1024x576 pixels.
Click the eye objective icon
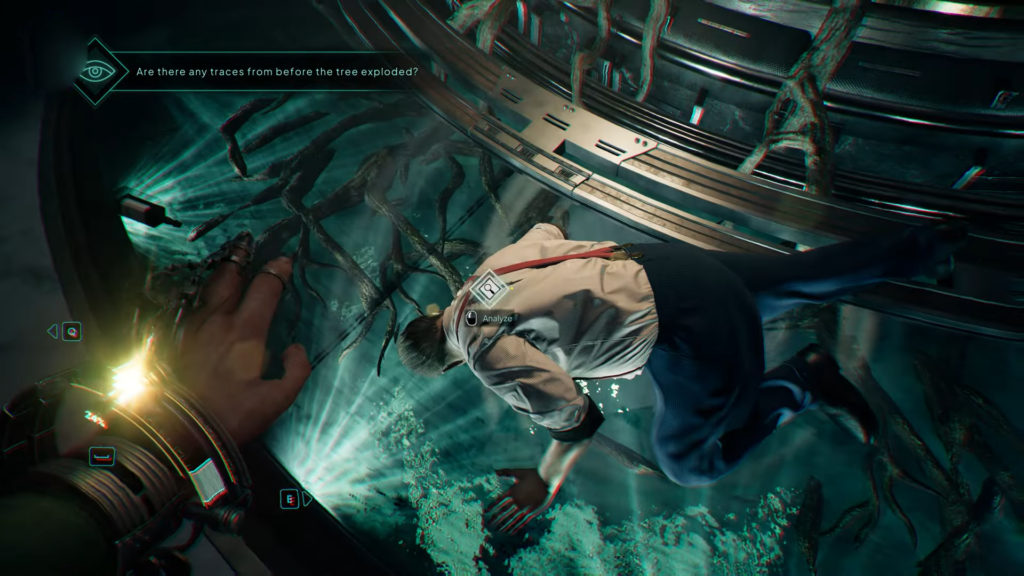pyautogui.click(x=96, y=72)
